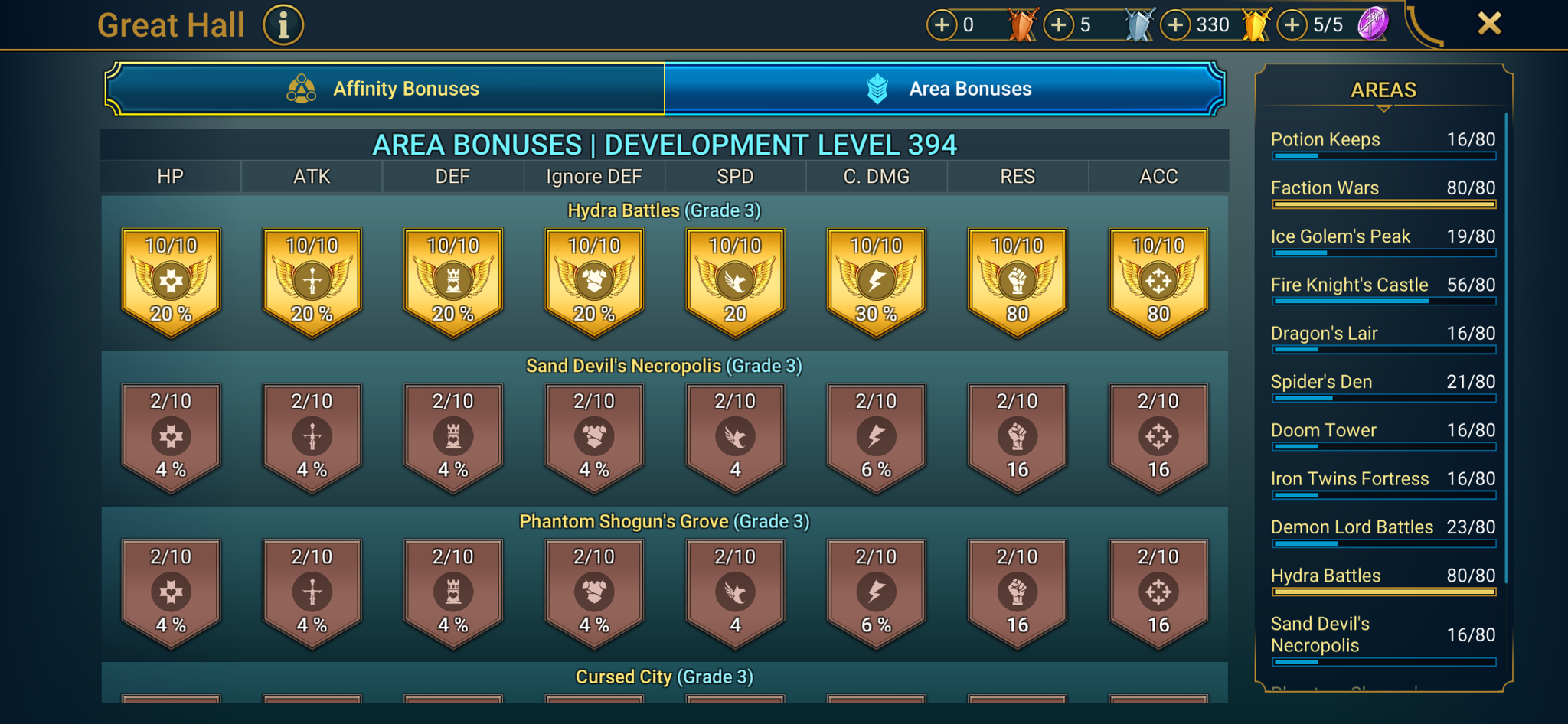Collapse the AREAS panel via its chevron

point(1383,109)
